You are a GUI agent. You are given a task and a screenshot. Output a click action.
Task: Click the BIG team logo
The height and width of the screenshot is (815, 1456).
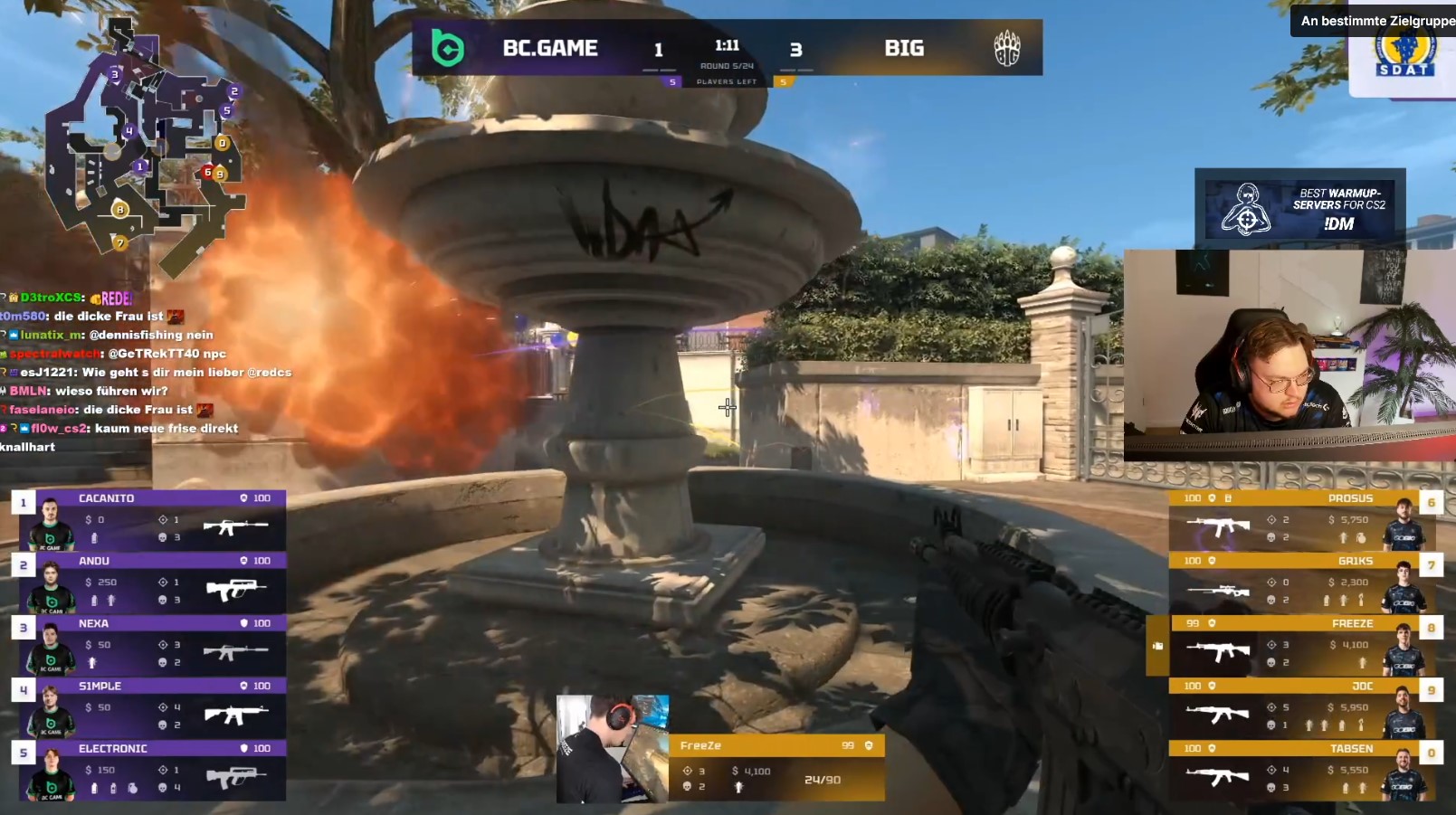pyautogui.click(x=1006, y=48)
